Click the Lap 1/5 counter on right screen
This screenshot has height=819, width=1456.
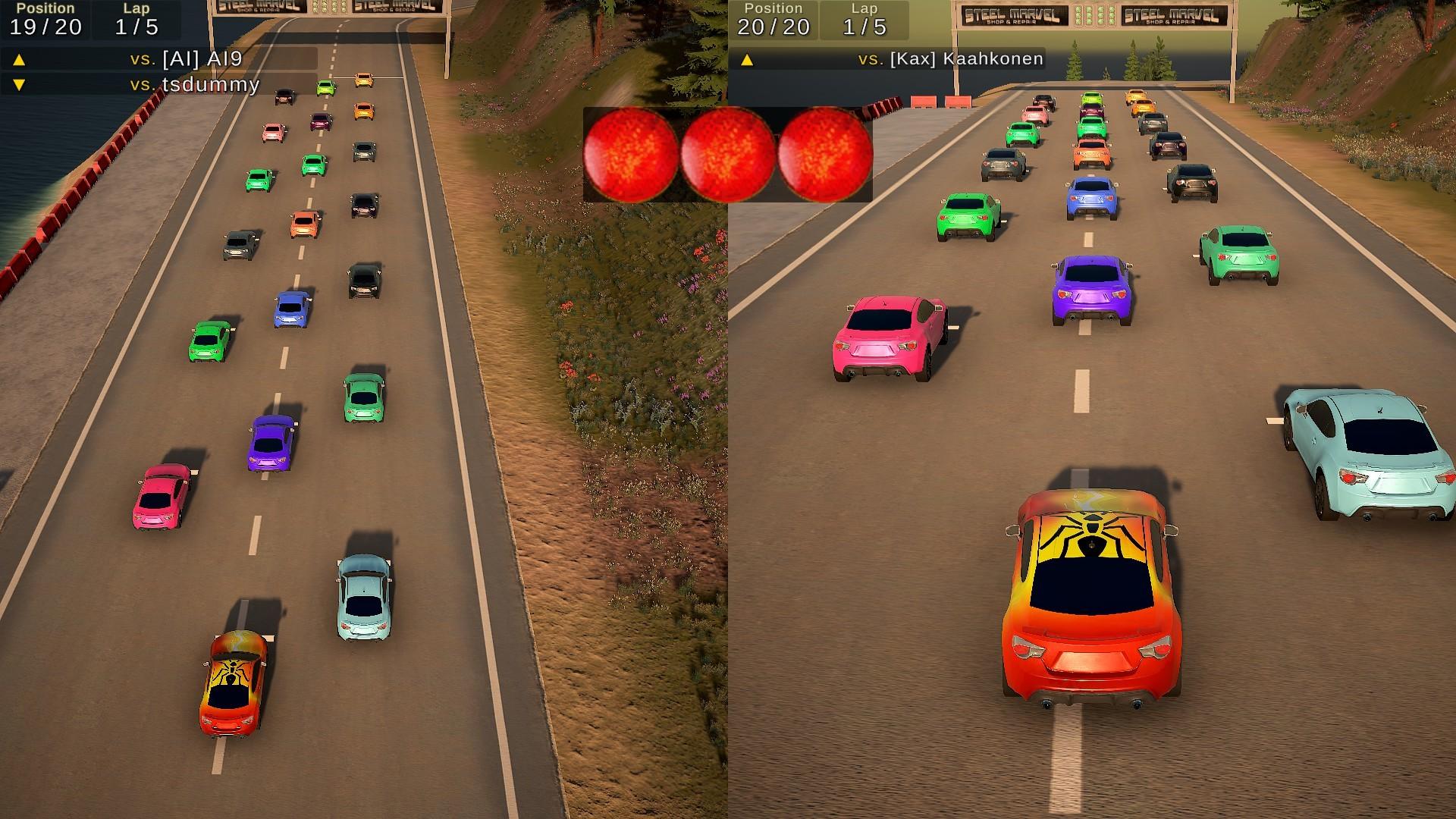pos(864,19)
